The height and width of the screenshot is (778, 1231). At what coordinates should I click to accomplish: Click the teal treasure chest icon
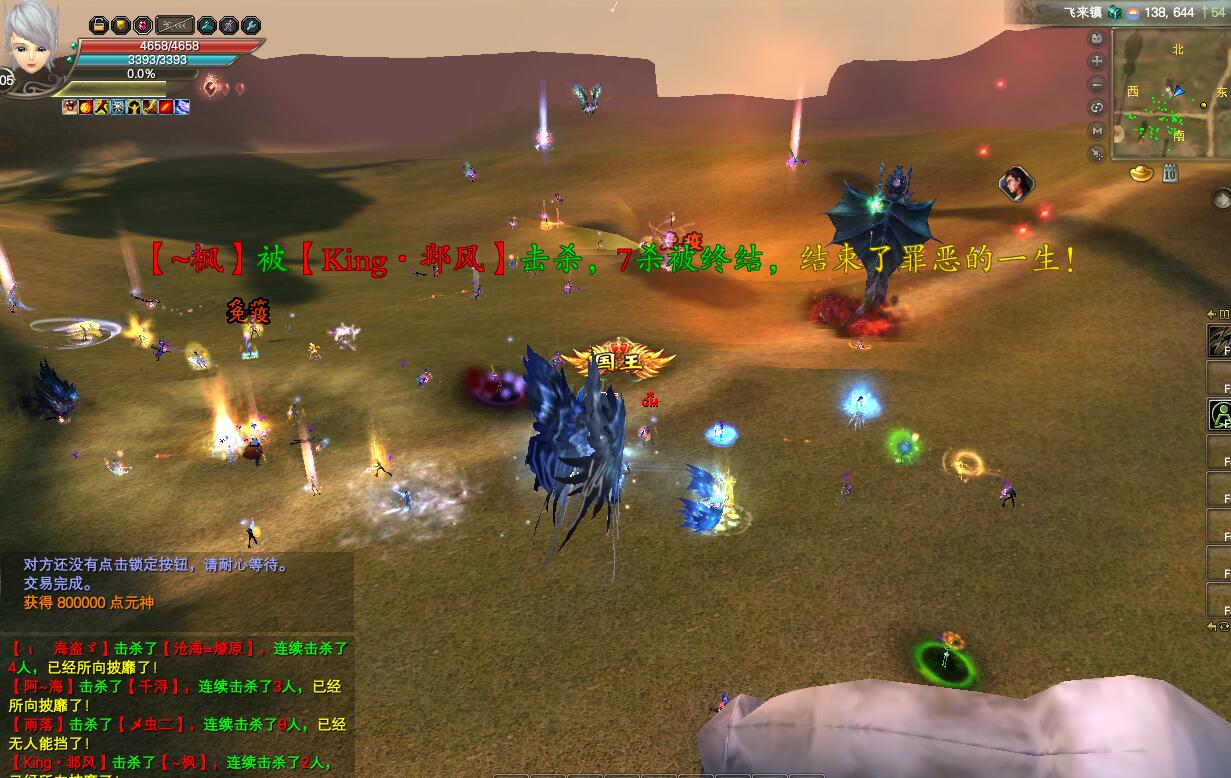coord(1114,12)
